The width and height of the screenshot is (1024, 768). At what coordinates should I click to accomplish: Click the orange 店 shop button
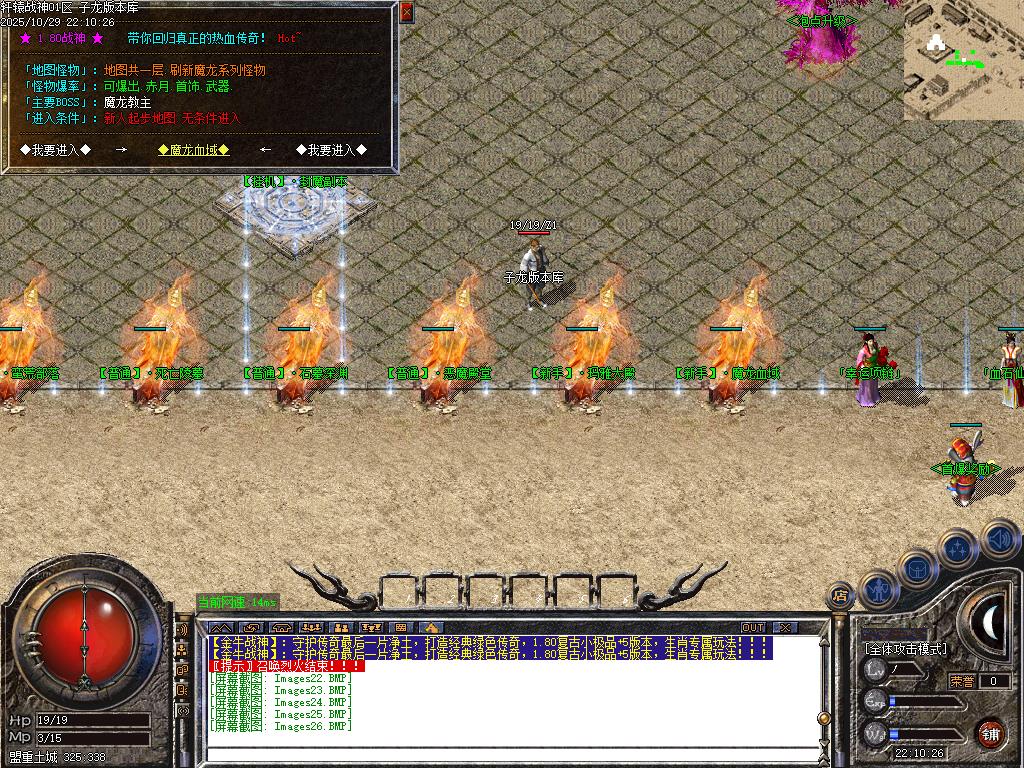coord(841,596)
